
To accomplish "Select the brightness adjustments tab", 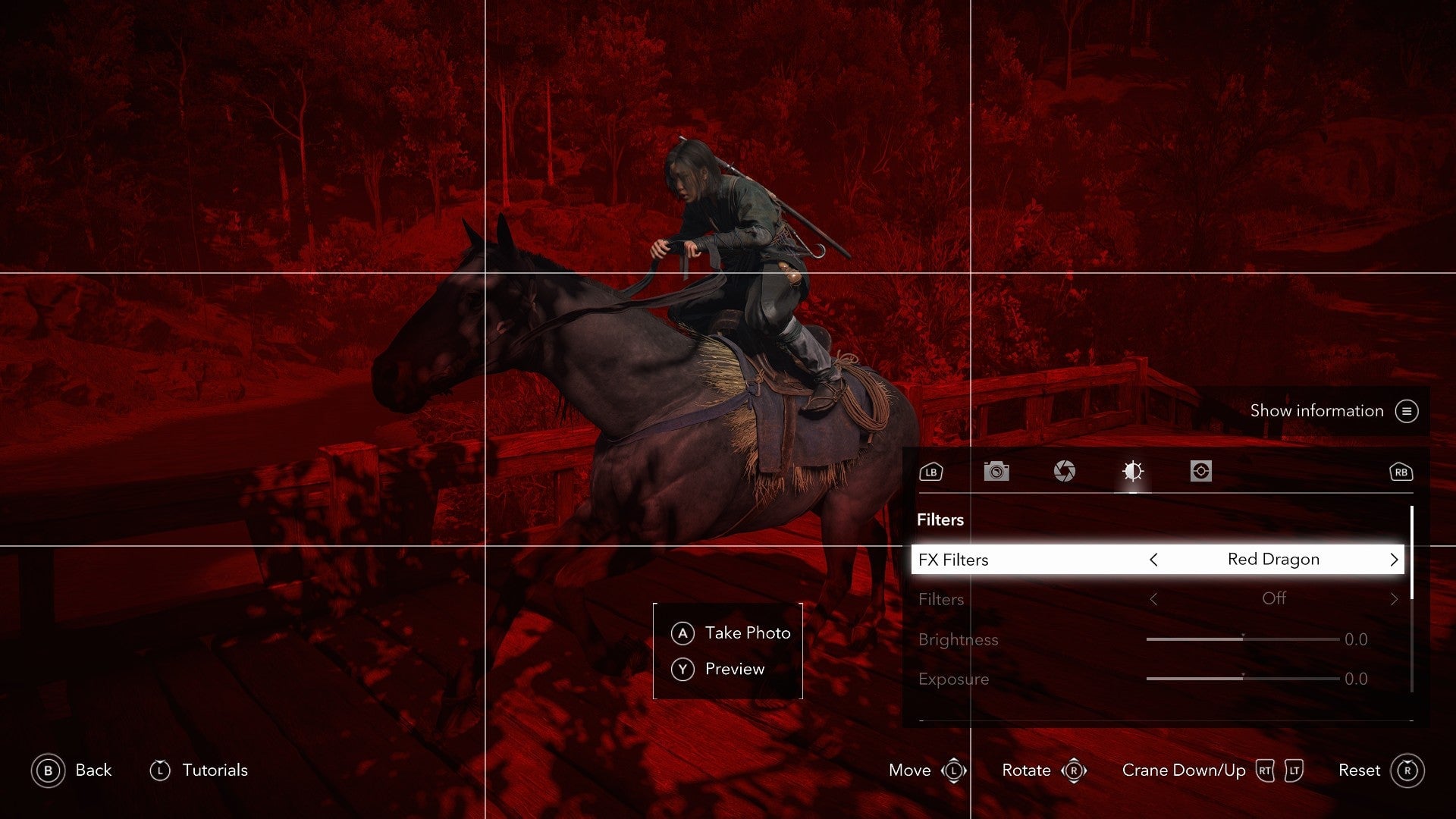I will [x=1133, y=472].
